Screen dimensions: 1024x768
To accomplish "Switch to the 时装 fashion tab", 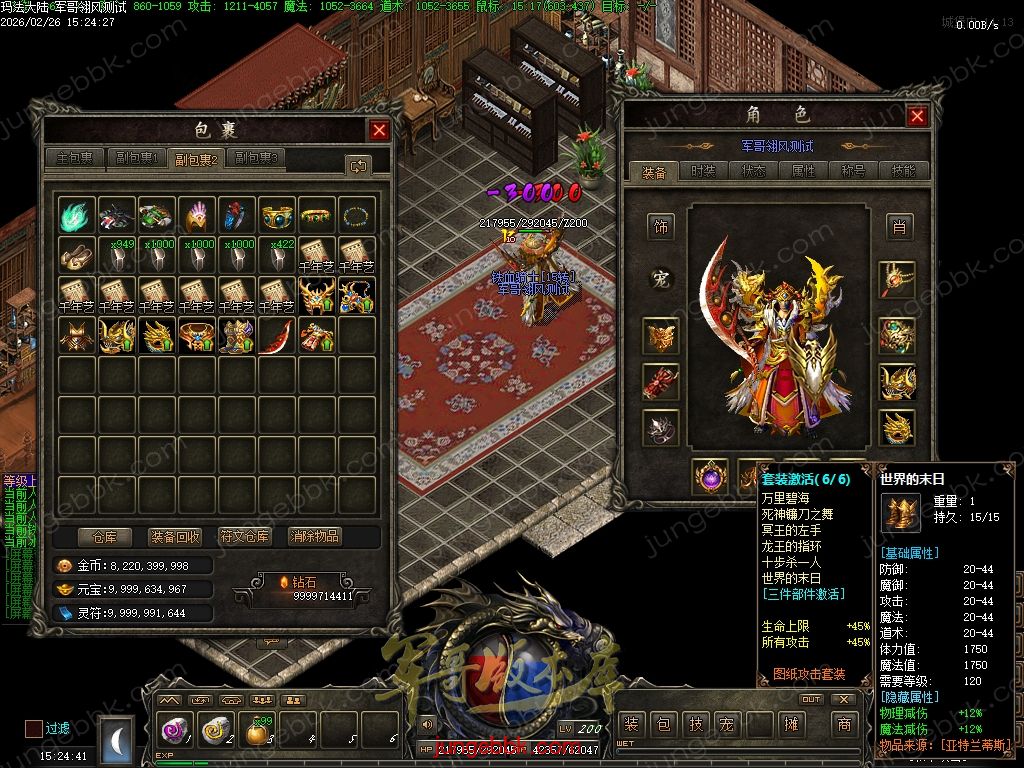I will point(704,172).
